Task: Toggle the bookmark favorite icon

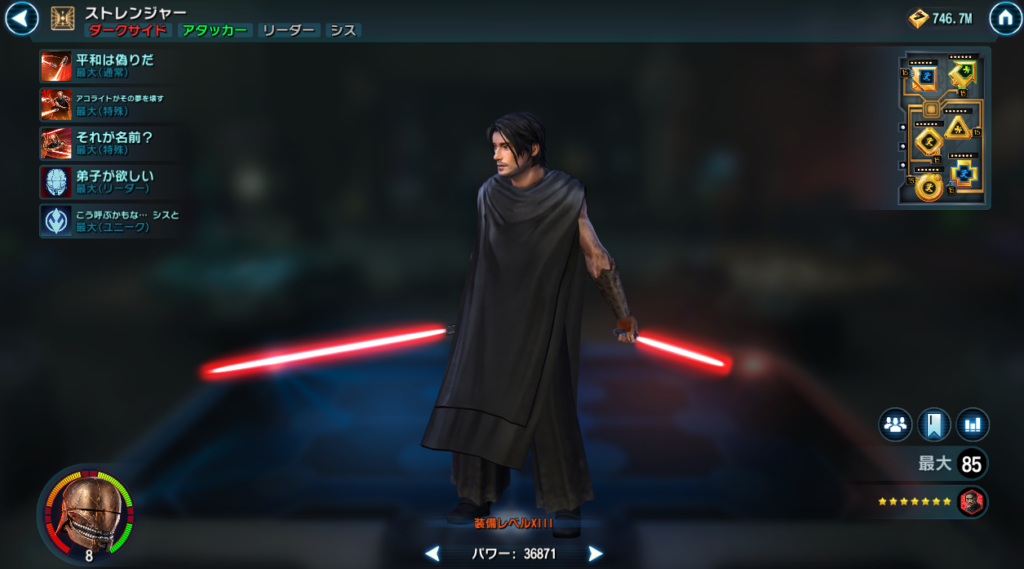Action: [934, 424]
